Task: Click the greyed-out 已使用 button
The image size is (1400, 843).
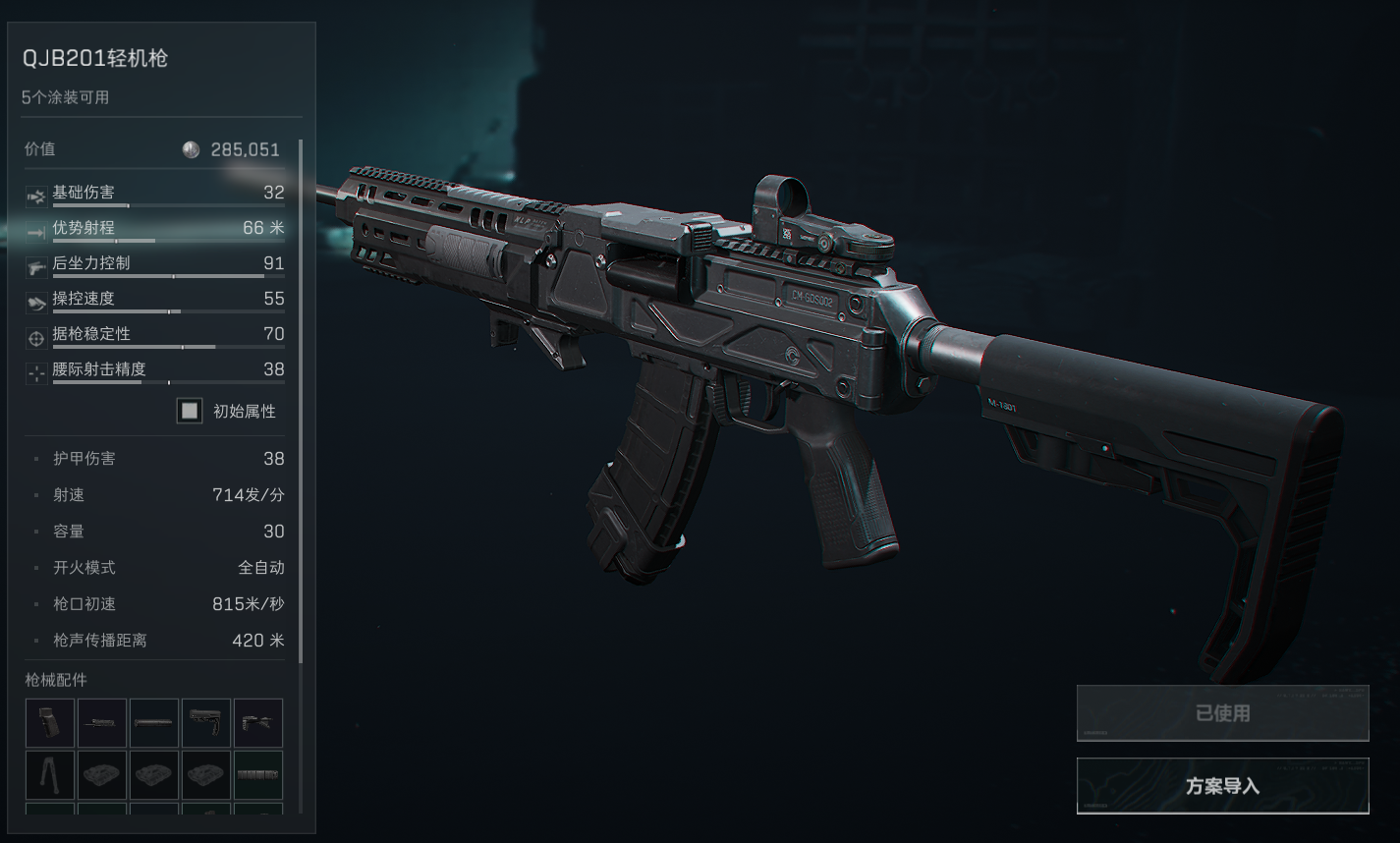Action: 1222,713
